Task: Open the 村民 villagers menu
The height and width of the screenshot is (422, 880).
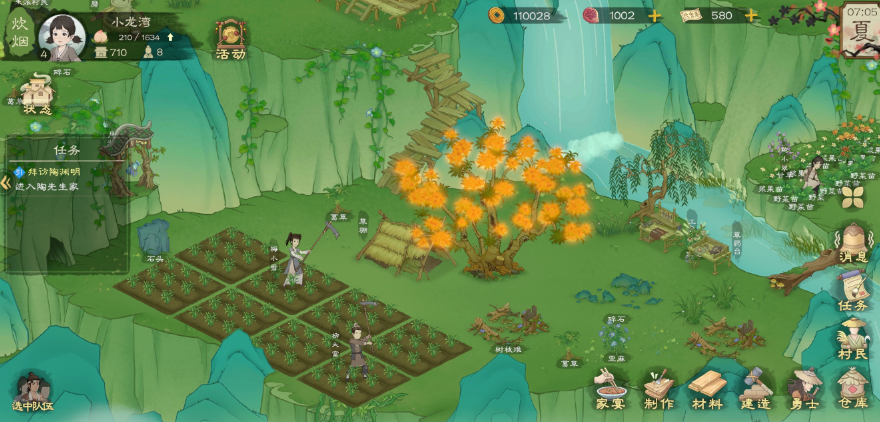Action: pos(853,340)
